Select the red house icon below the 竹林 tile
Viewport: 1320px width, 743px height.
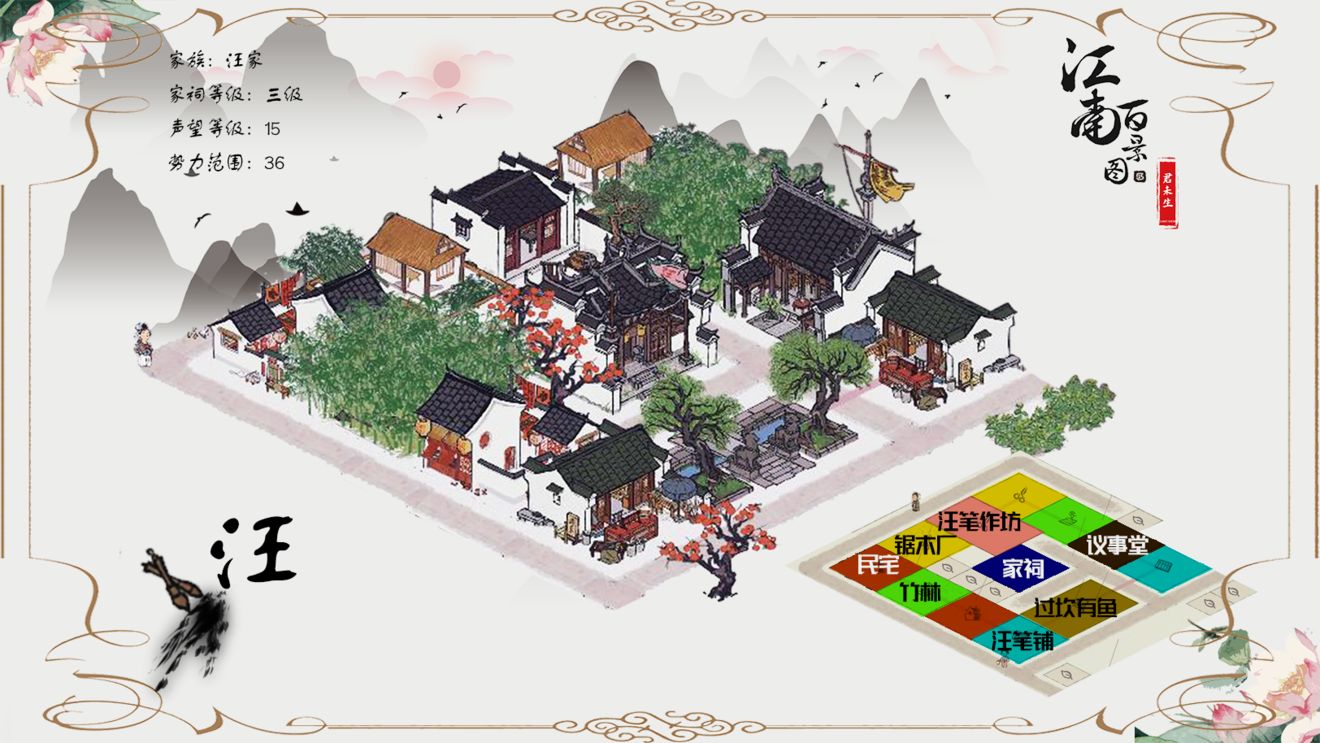pos(971,613)
